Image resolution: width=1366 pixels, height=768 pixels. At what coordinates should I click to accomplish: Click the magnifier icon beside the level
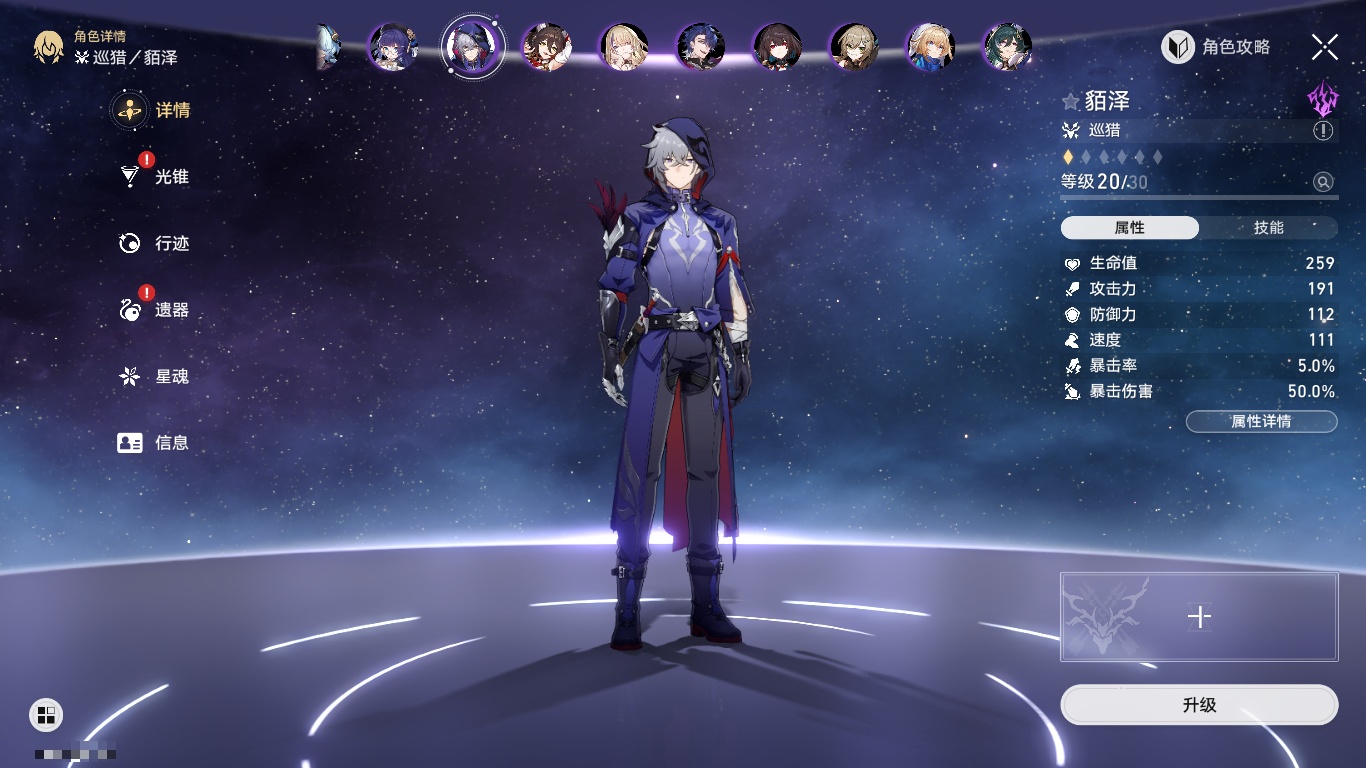1323,181
